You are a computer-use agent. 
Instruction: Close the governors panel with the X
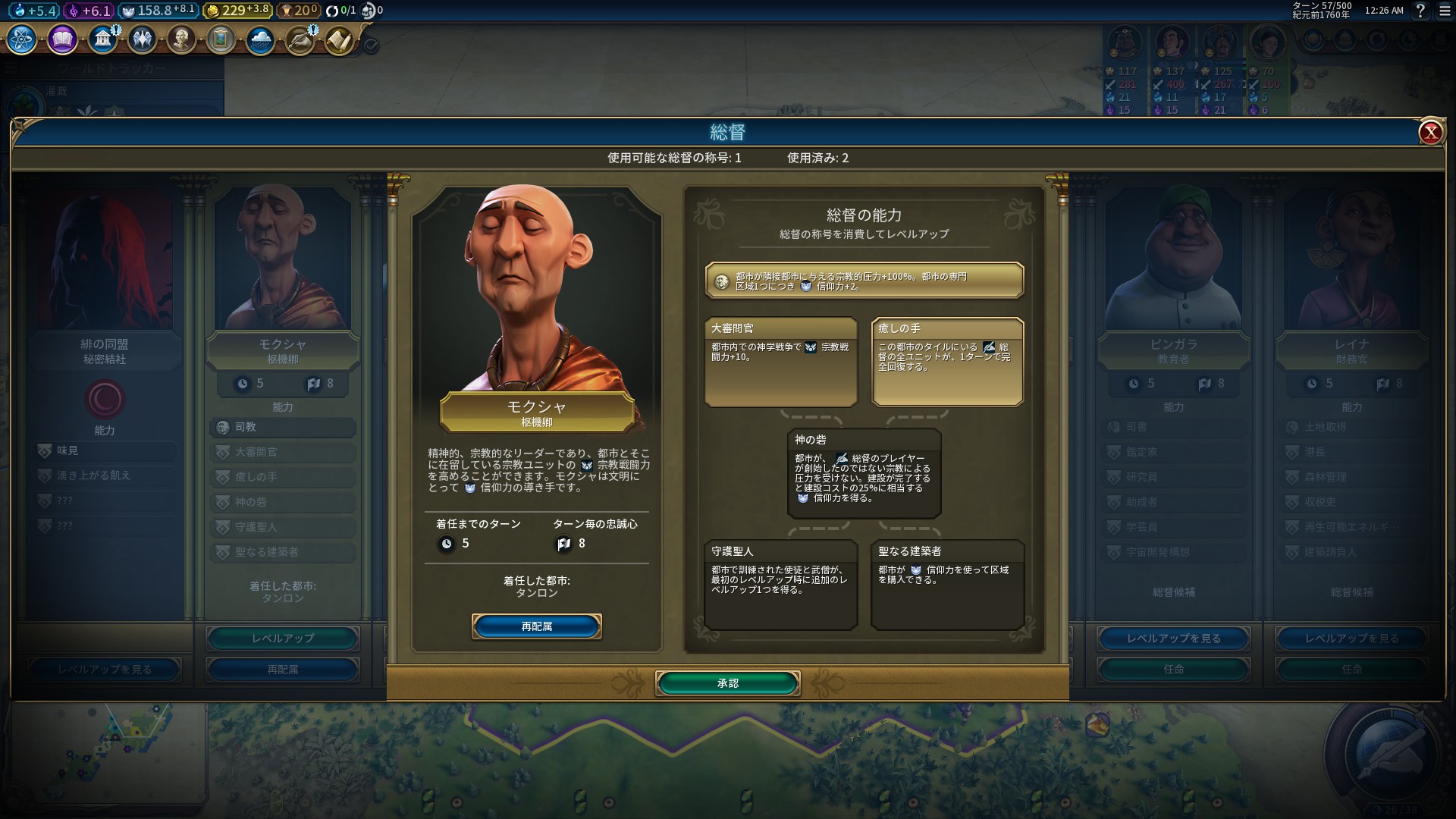pos(1430,133)
